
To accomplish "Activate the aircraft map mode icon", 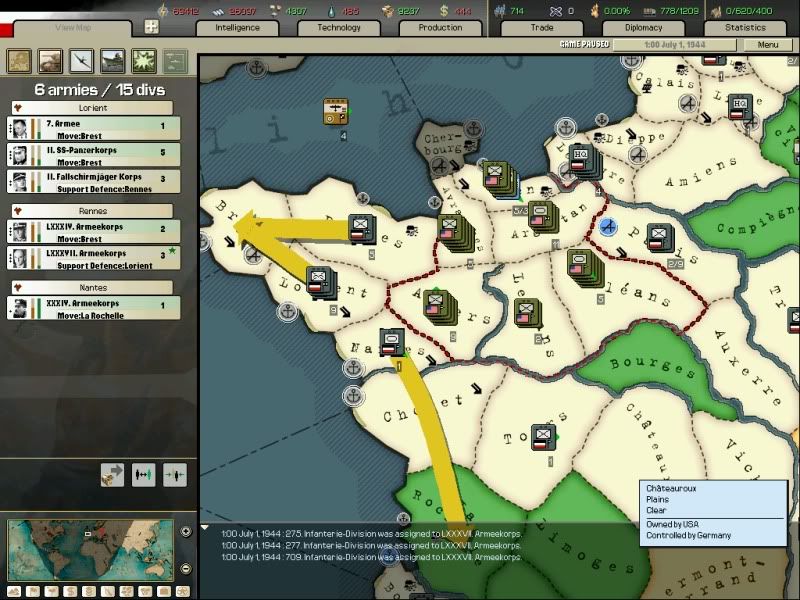I will click(x=81, y=62).
